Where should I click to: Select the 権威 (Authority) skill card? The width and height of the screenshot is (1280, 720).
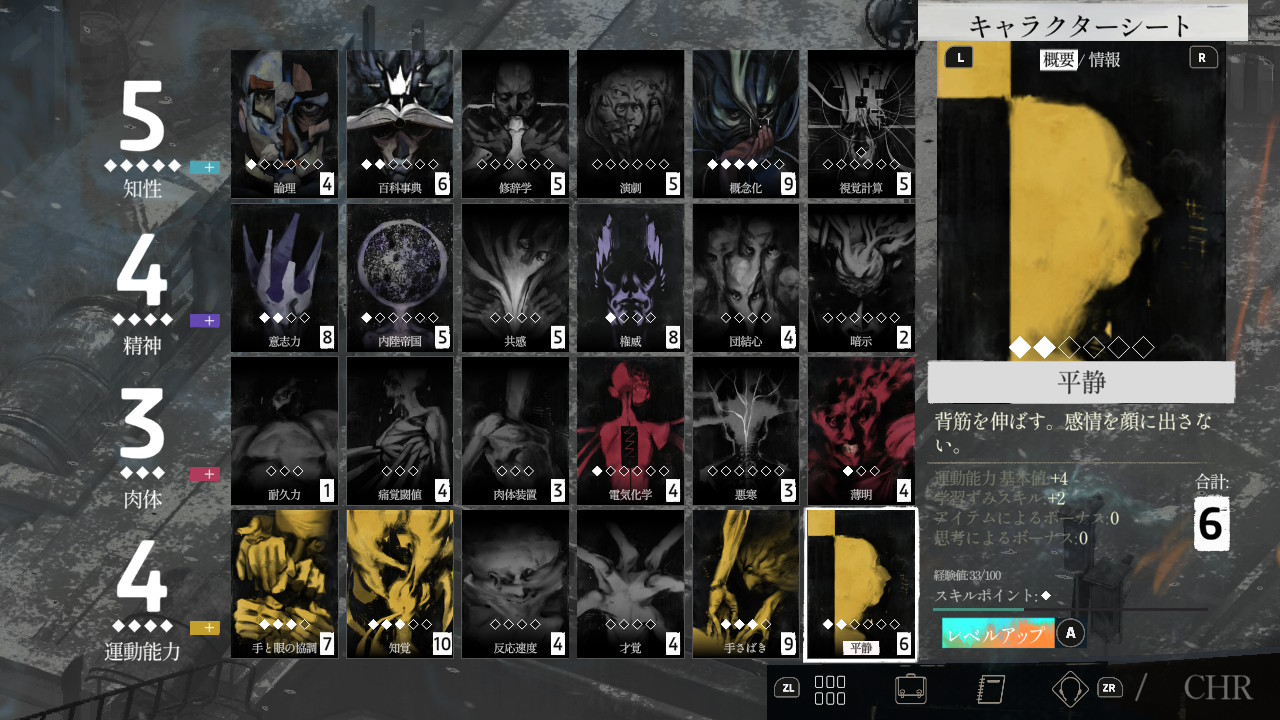tap(631, 277)
